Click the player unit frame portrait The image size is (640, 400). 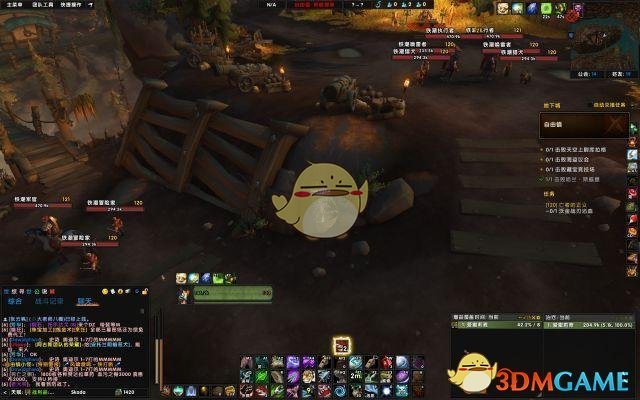coord(185,294)
